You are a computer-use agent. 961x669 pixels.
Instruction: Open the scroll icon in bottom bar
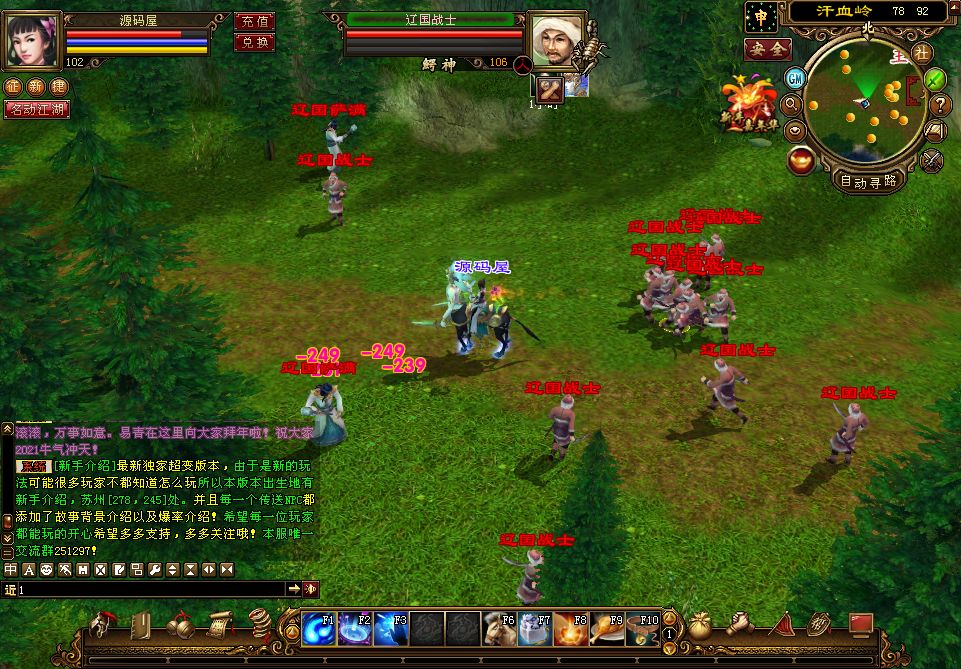[219, 626]
